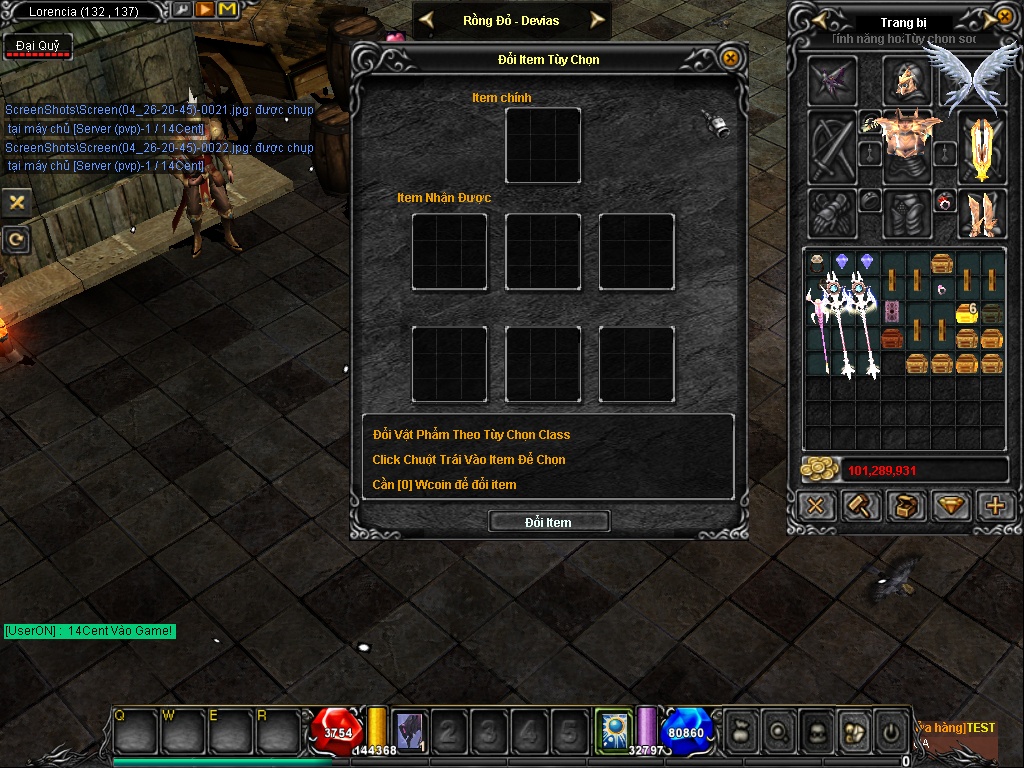
Task: Click the orange gem button in inventory
Action: 951,506
